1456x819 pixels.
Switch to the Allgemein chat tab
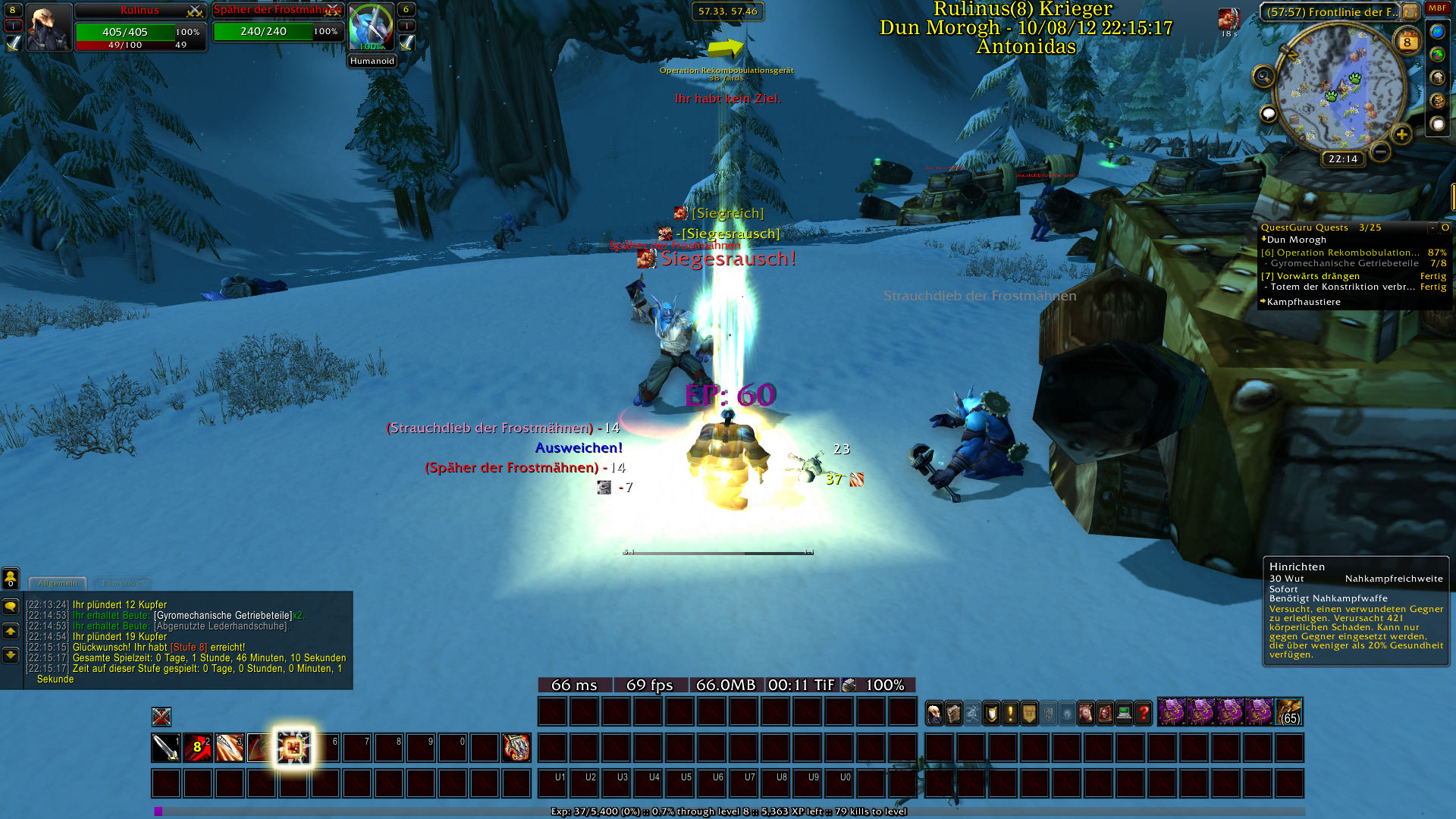click(x=58, y=583)
